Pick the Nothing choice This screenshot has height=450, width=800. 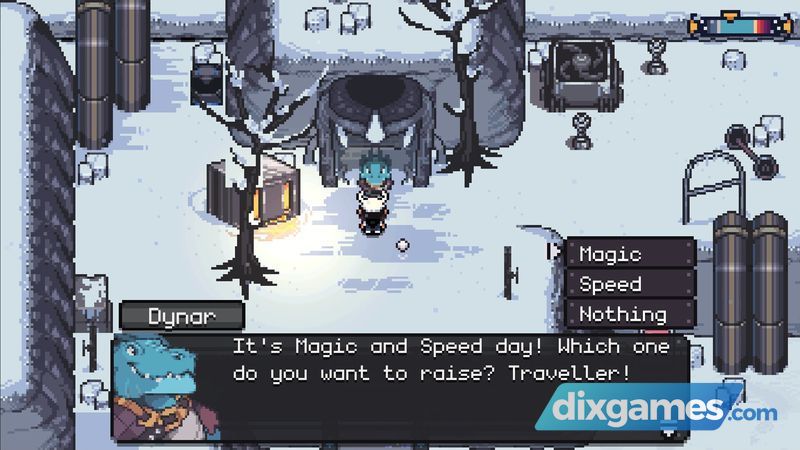coord(629,314)
